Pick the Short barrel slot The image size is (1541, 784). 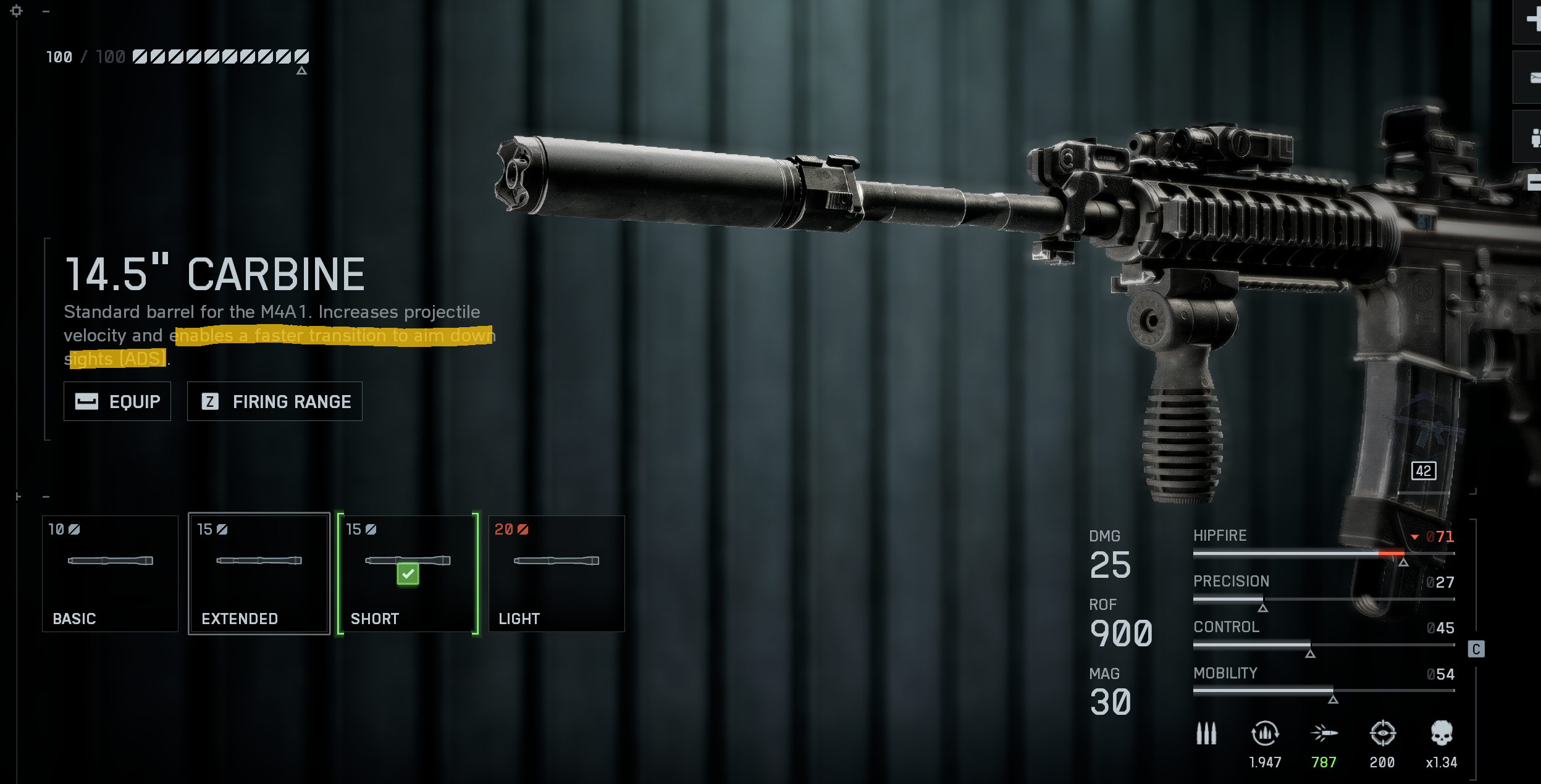click(x=408, y=573)
